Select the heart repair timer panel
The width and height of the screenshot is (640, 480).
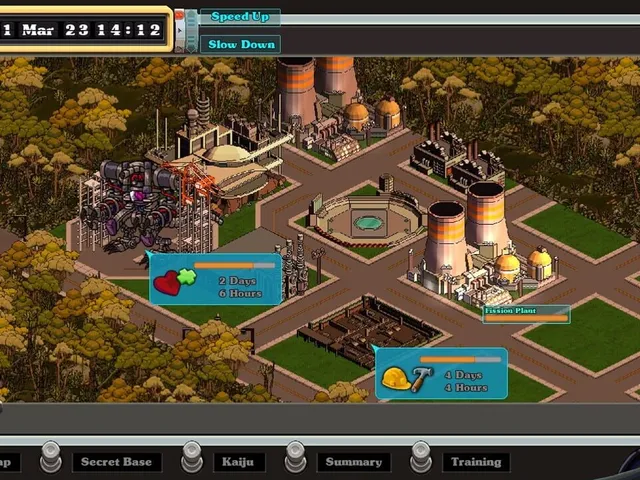(215, 279)
